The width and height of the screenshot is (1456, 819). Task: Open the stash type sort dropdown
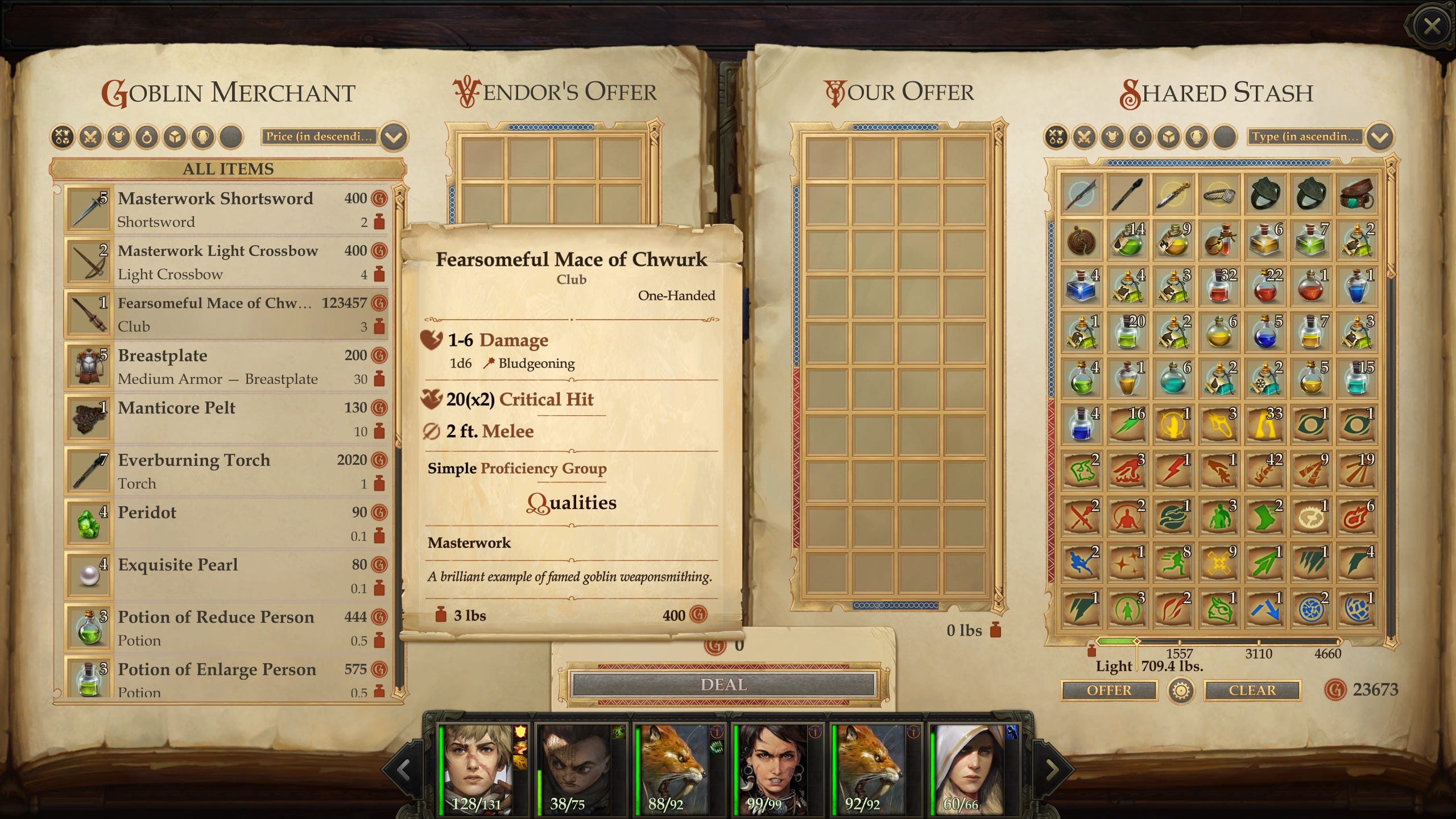pyautogui.click(x=1379, y=137)
